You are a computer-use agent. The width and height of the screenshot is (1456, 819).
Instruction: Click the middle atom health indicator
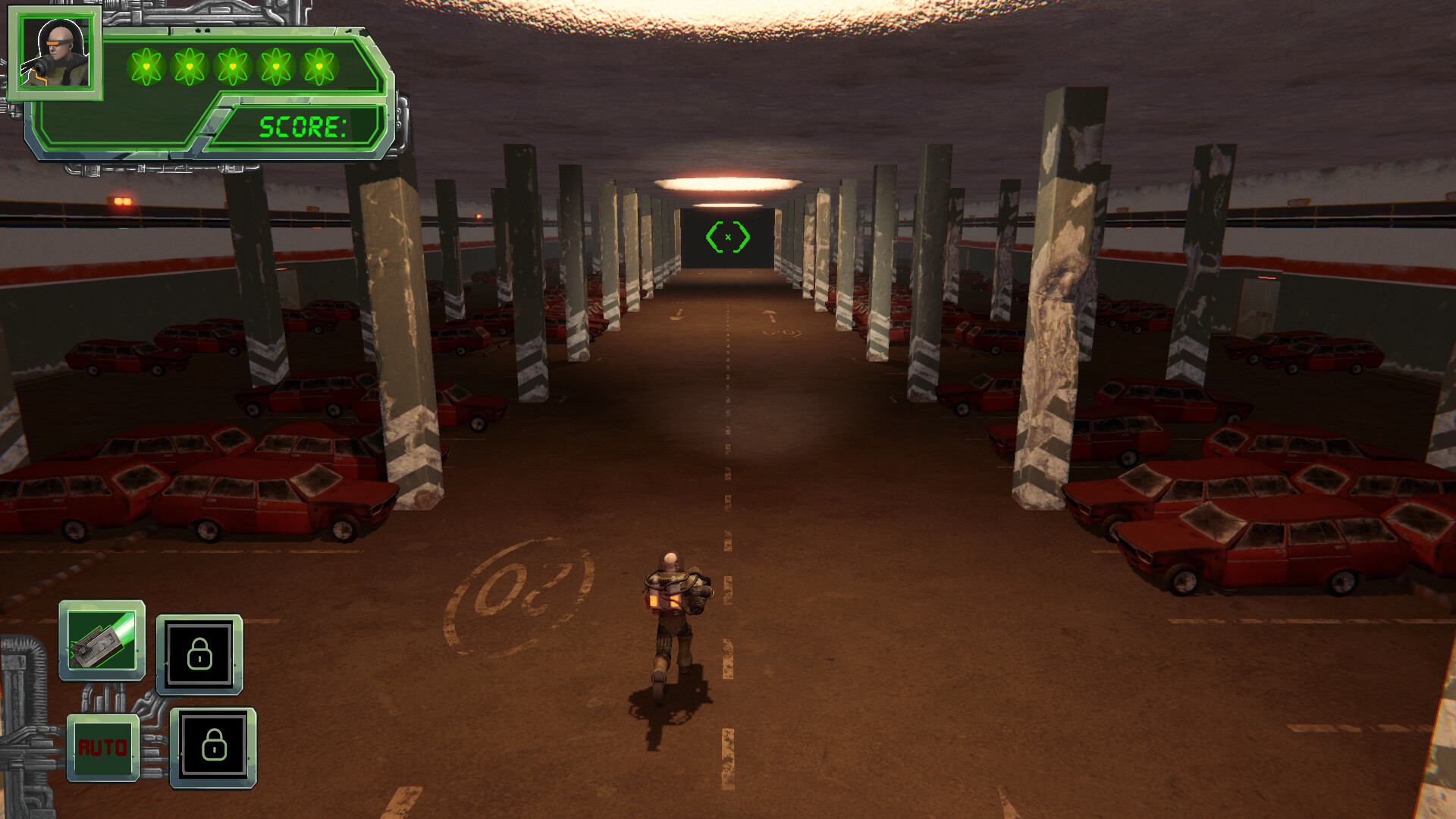point(232,67)
